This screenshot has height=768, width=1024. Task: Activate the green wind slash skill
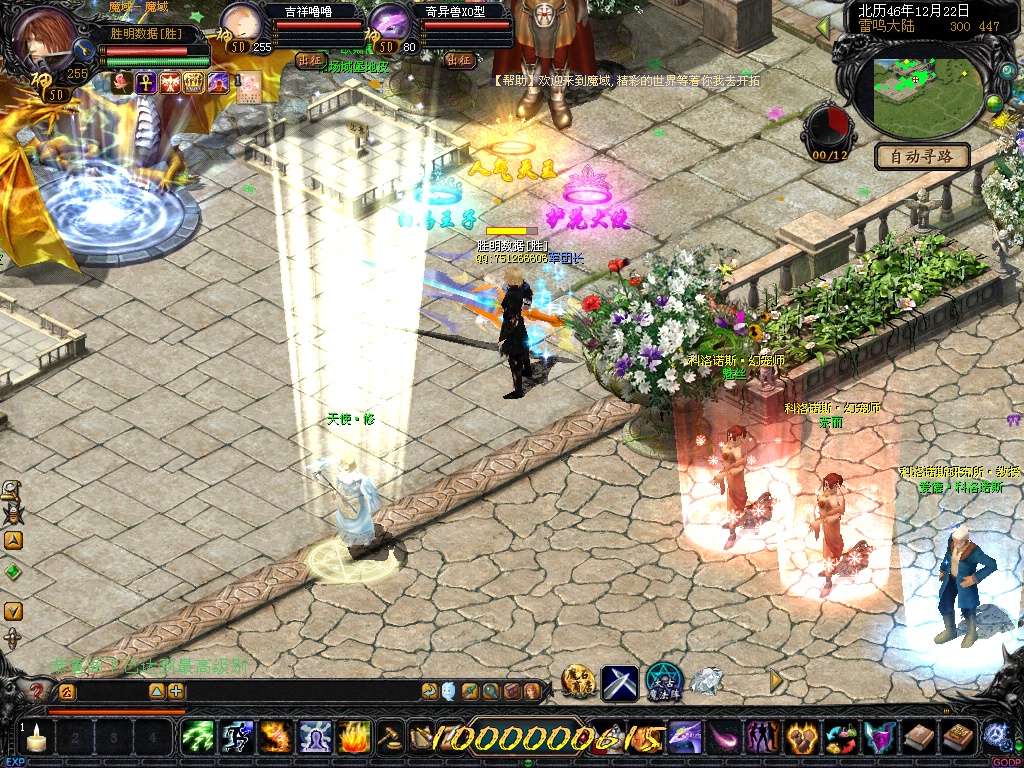coord(198,738)
